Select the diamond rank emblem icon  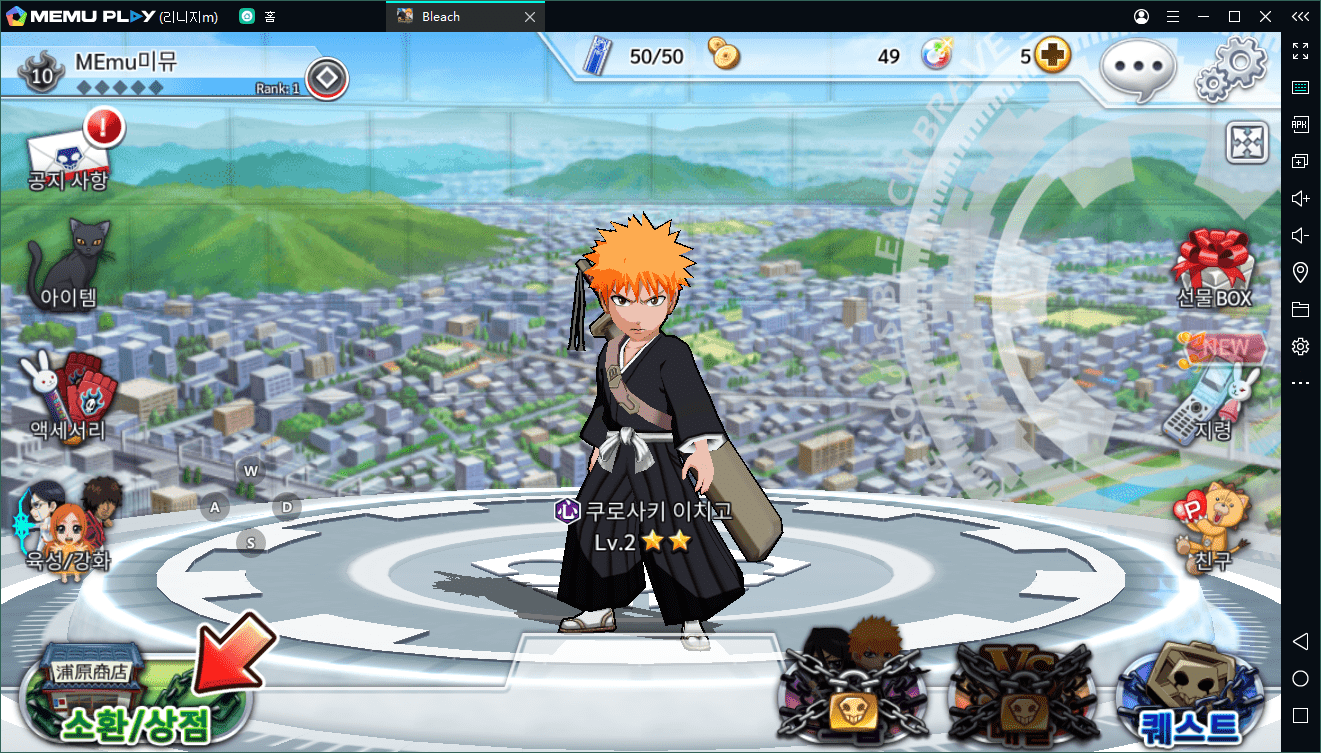click(327, 78)
